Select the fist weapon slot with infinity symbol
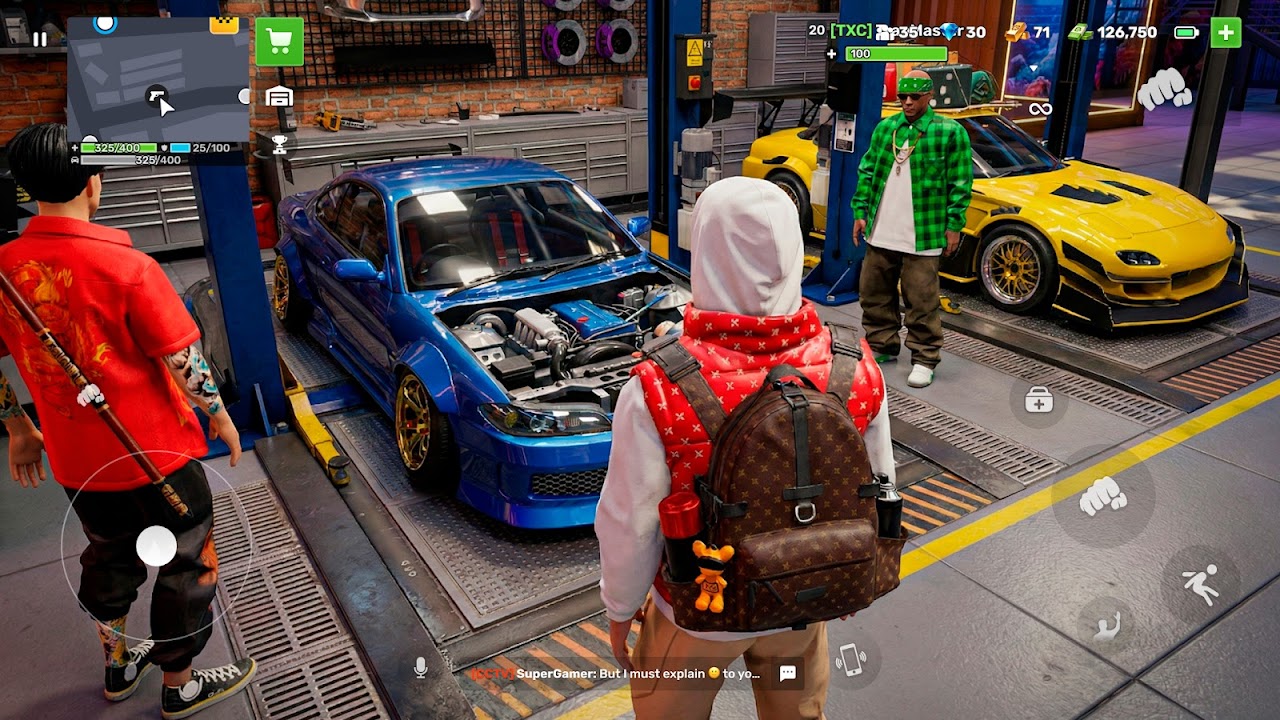The width and height of the screenshot is (1280, 720). [x=1164, y=90]
